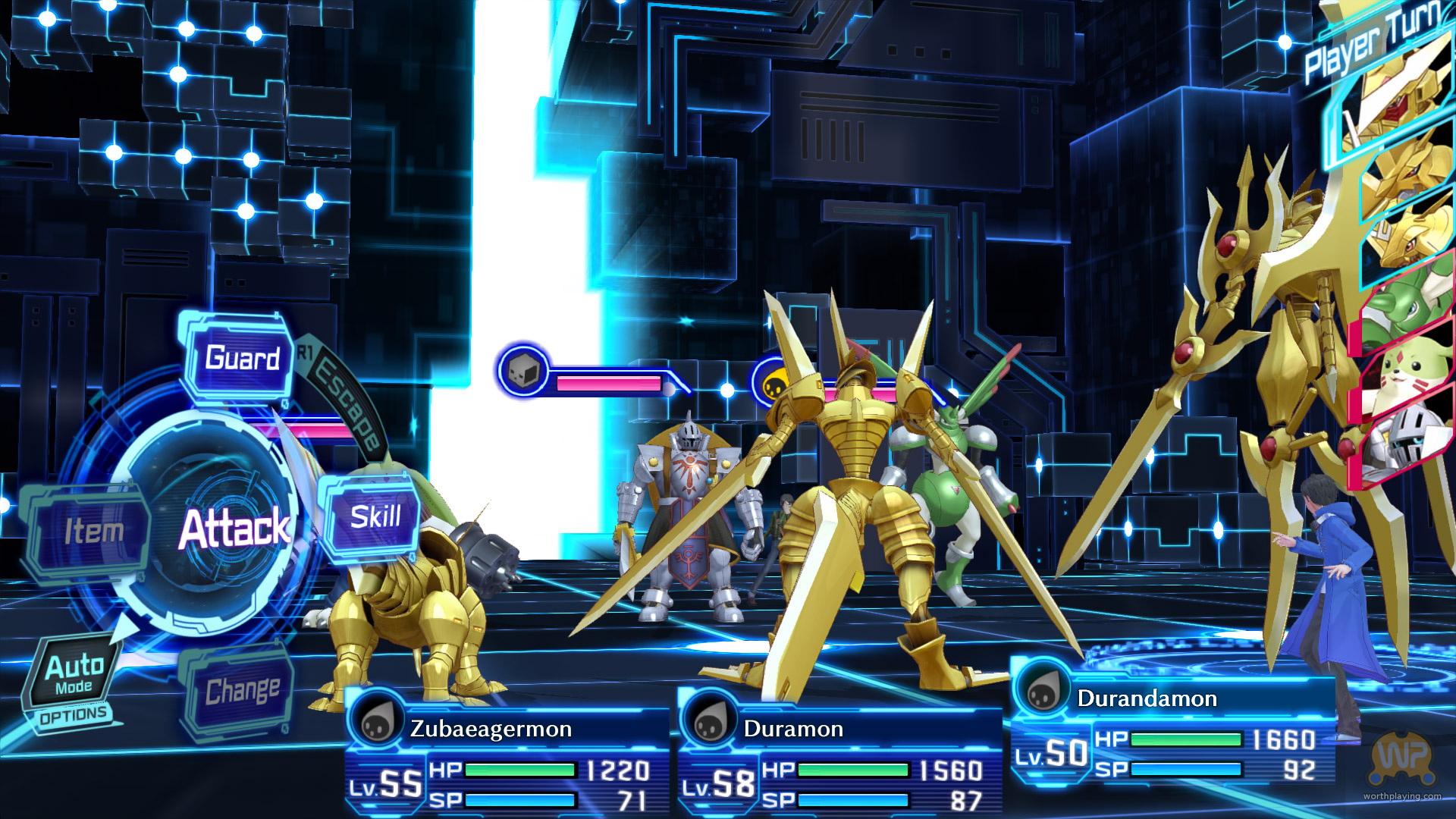Viewport: 1456px width, 819px height.
Task: Select the Attack command
Action: (233, 528)
